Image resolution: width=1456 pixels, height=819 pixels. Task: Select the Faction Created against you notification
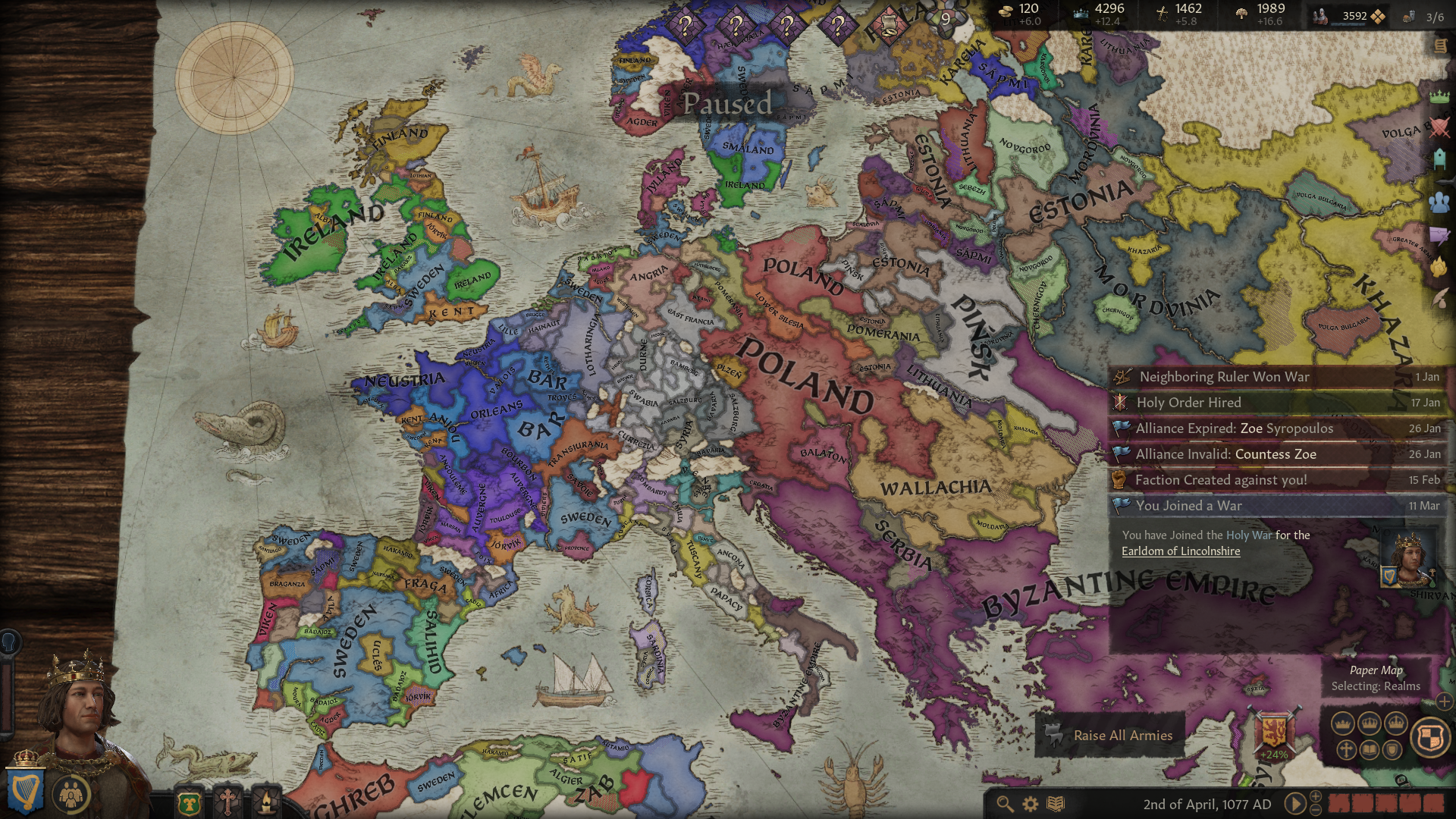tap(1222, 479)
